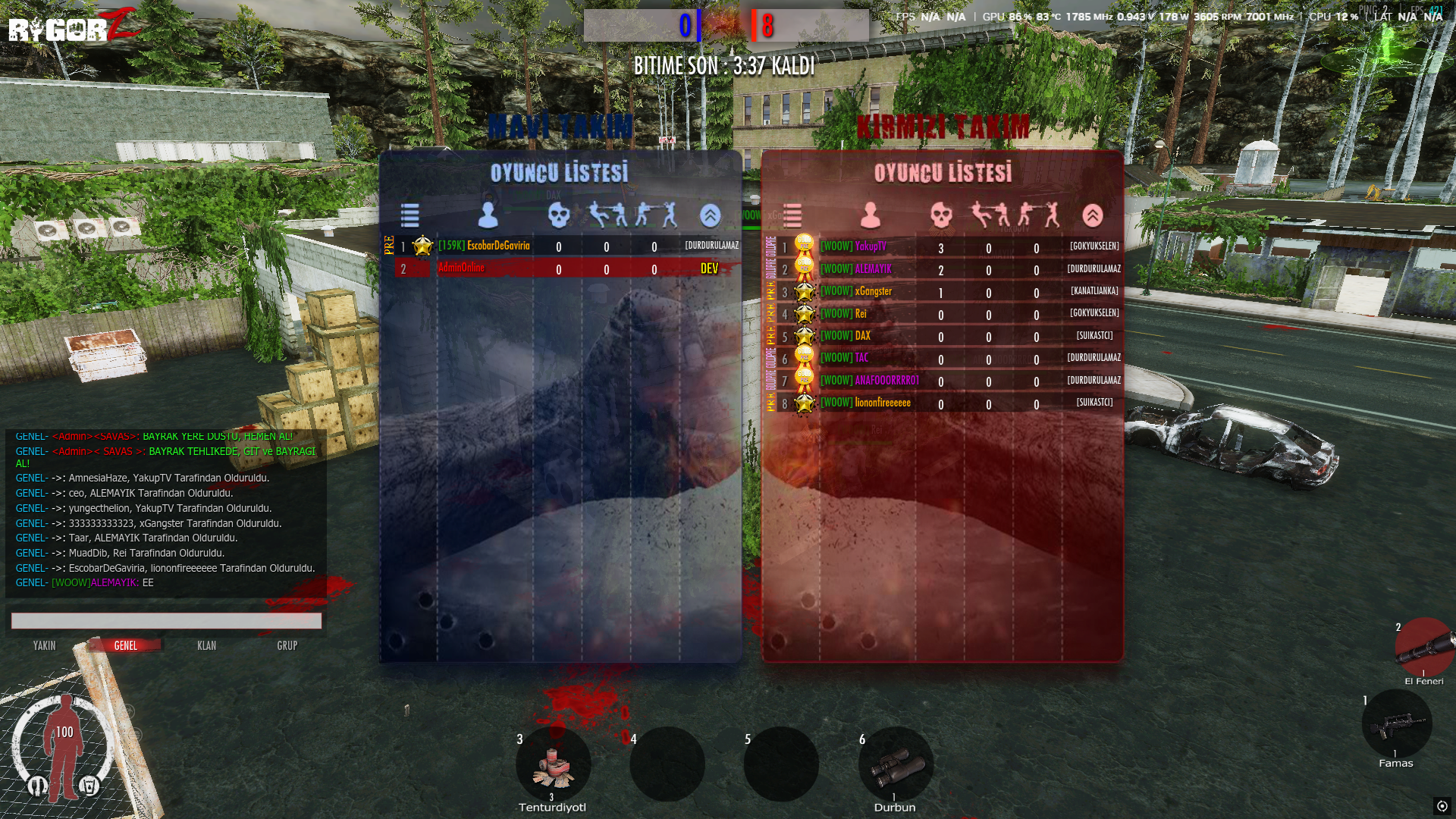Image resolution: width=1456 pixels, height=819 pixels.
Task: Switch to the YAKIN chat tab
Action: (44, 645)
